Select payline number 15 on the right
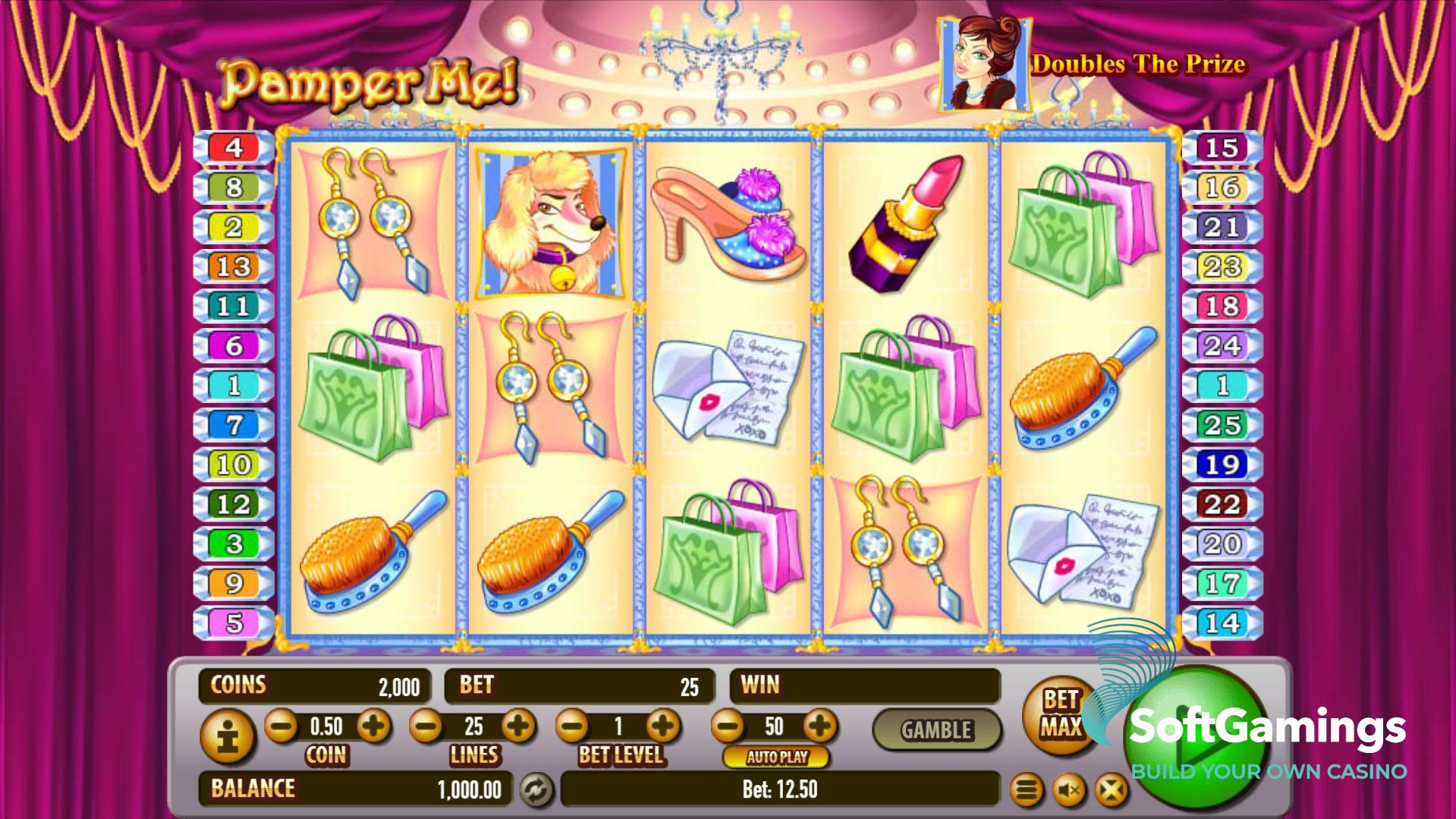 click(x=1222, y=147)
